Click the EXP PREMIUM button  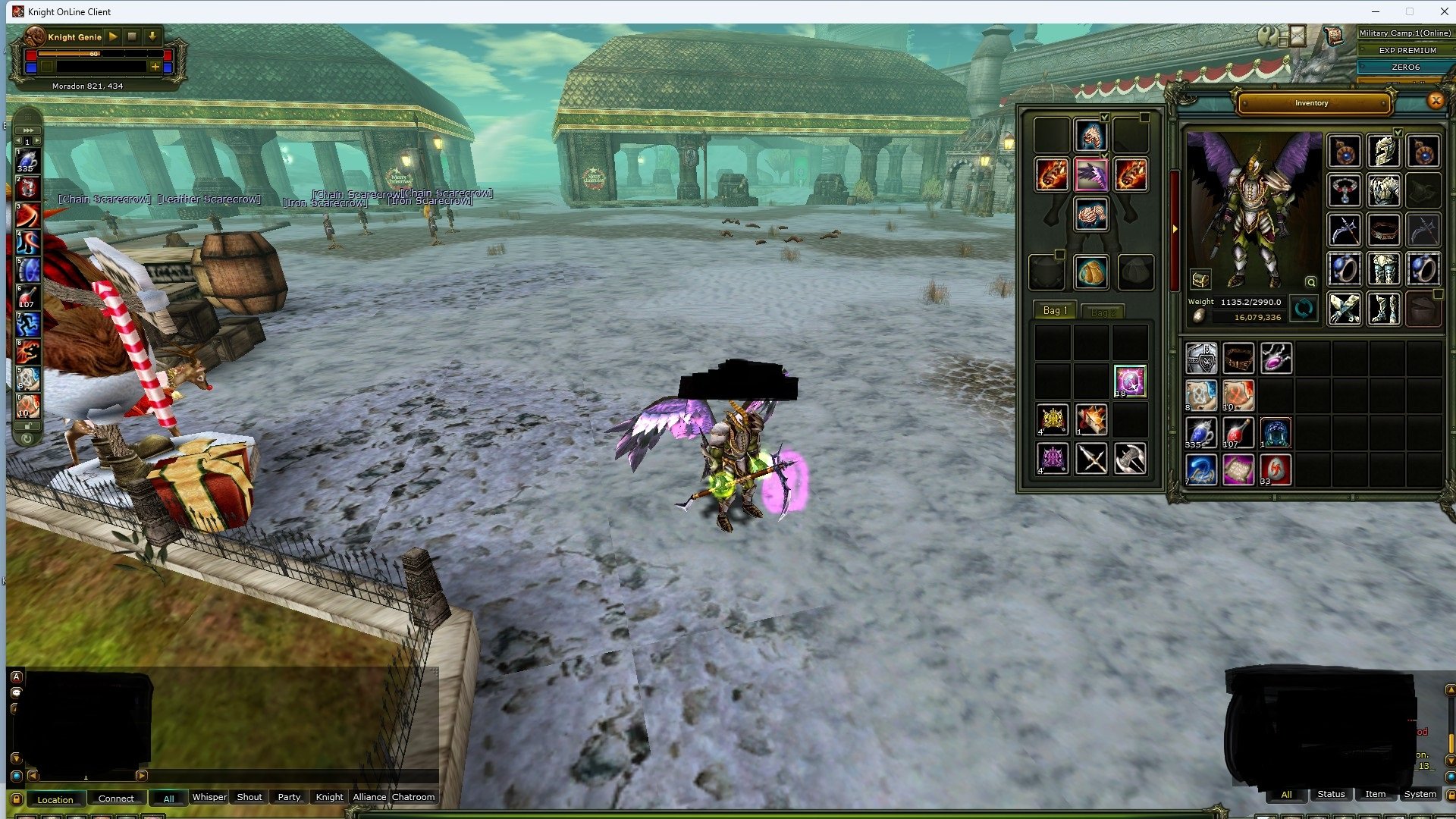pyautogui.click(x=1405, y=50)
